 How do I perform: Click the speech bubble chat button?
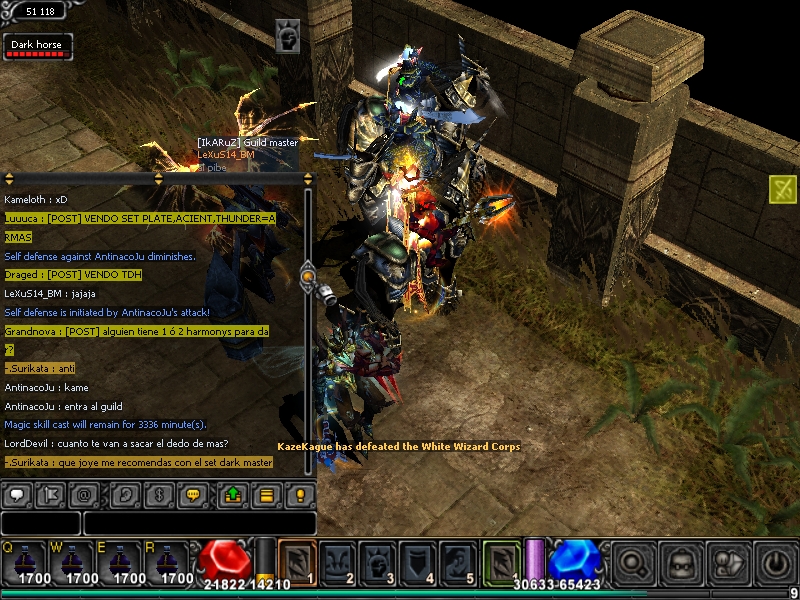[19, 495]
